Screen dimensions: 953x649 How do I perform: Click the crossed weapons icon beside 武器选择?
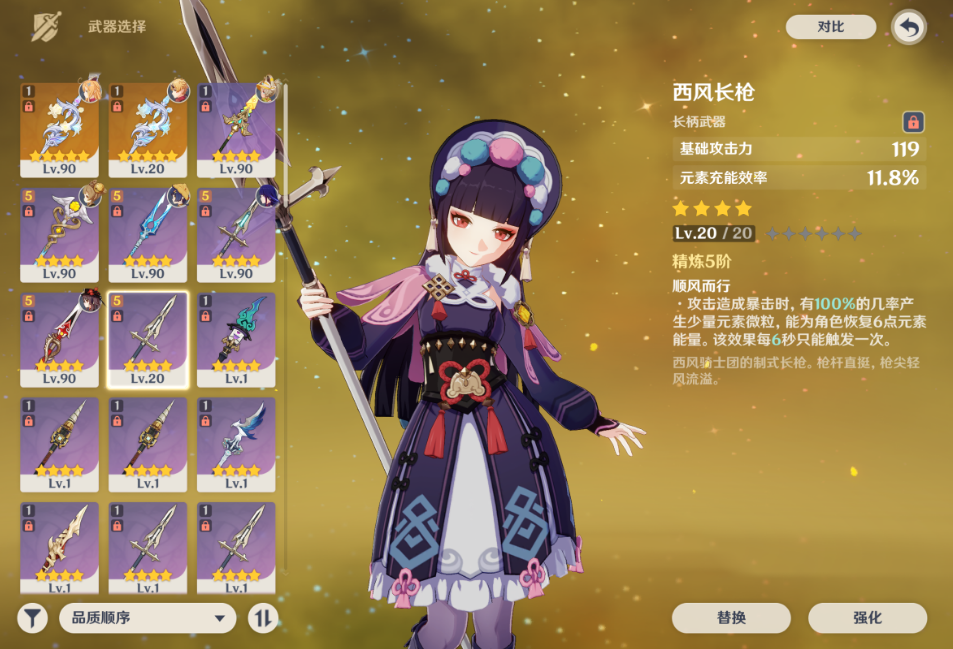click(45, 27)
